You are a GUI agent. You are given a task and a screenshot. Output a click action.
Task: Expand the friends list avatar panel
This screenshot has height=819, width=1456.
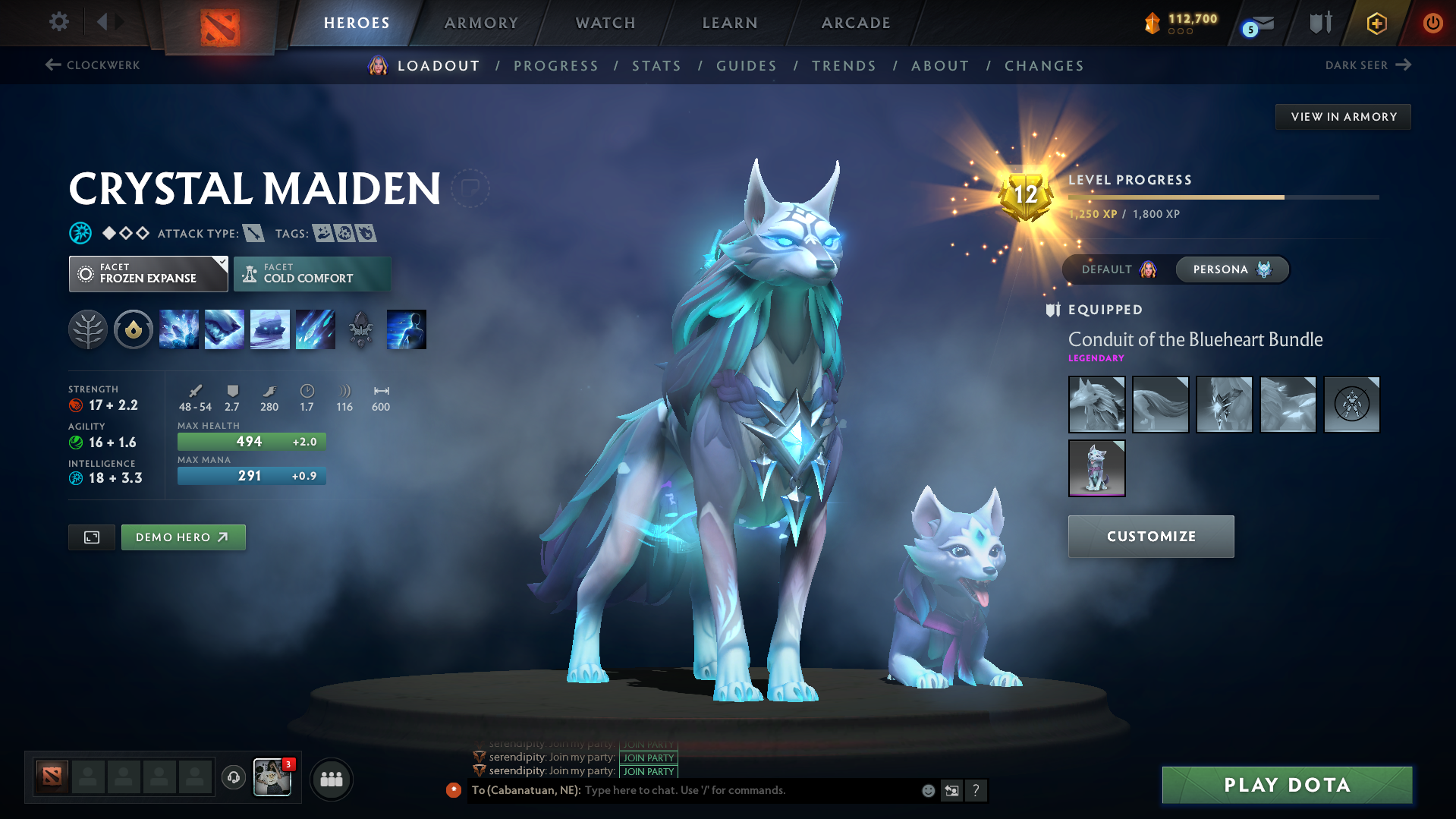[332, 780]
